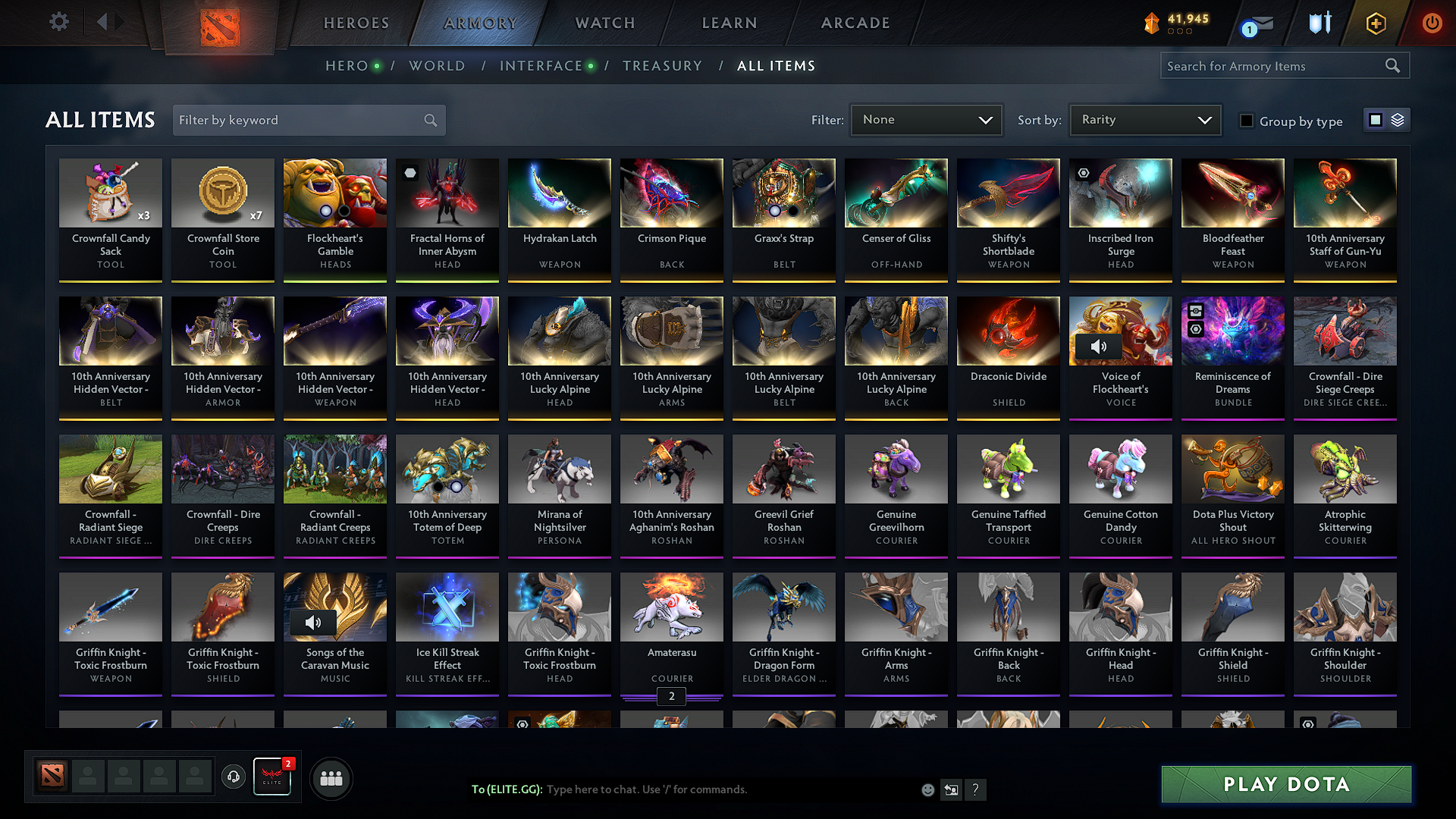The height and width of the screenshot is (819, 1456).
Task: Open the Filter dropdown set to None
Action: [x=926, y=119]
